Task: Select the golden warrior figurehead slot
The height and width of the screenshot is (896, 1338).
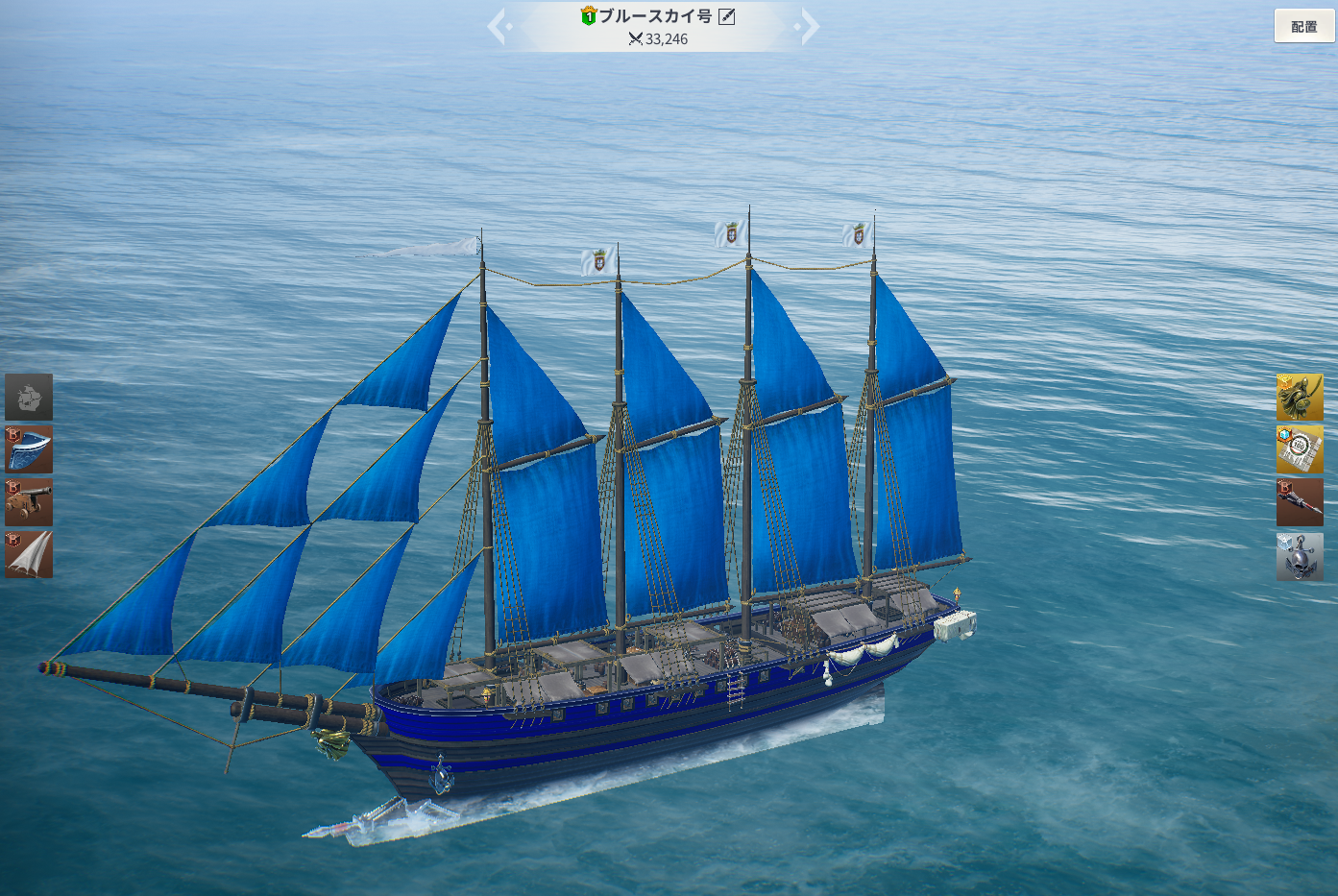Action: pos(1300,397)
